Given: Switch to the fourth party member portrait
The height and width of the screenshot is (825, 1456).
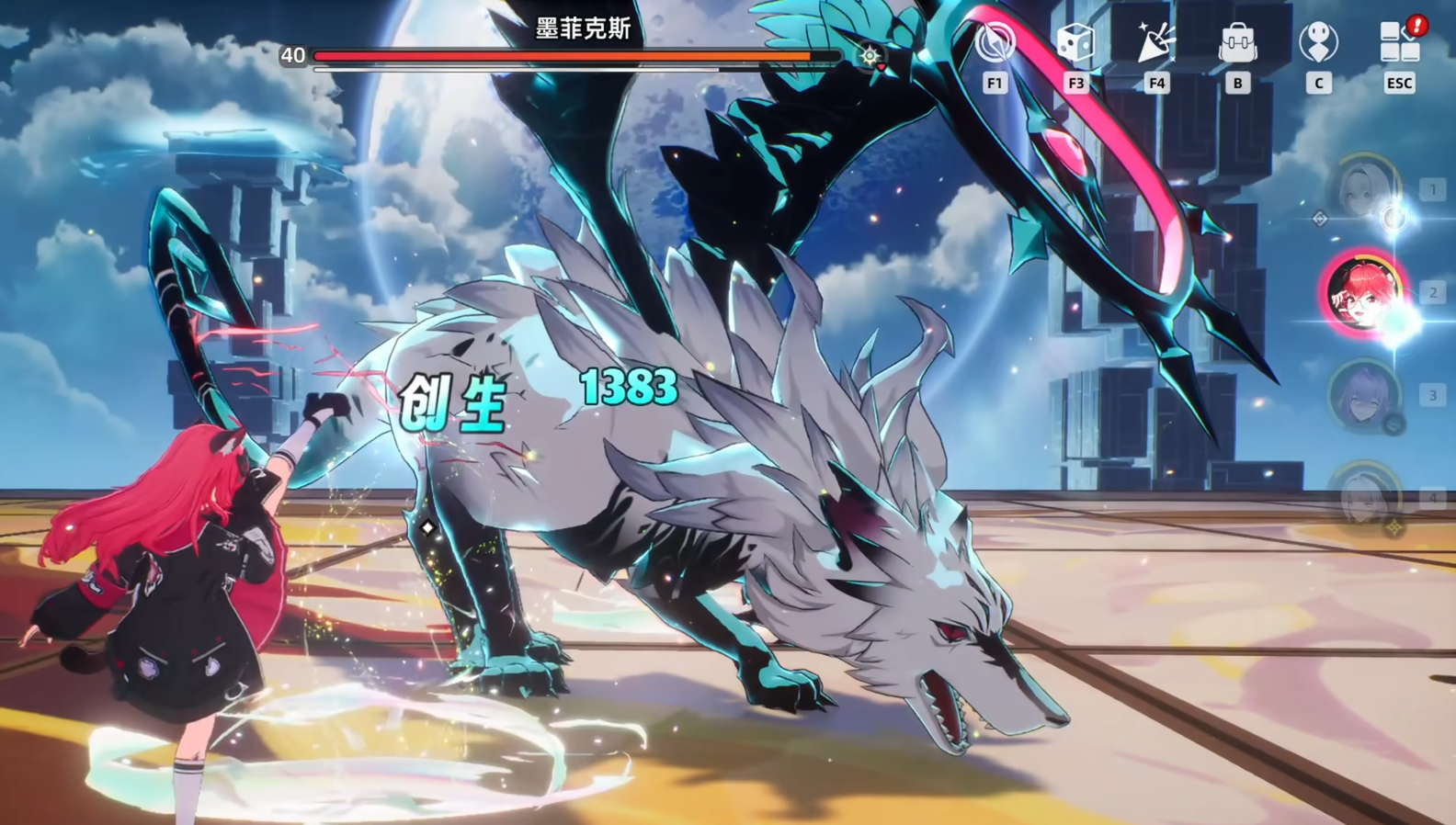Looking at the screenshot, I should [x=1364, y=498].
